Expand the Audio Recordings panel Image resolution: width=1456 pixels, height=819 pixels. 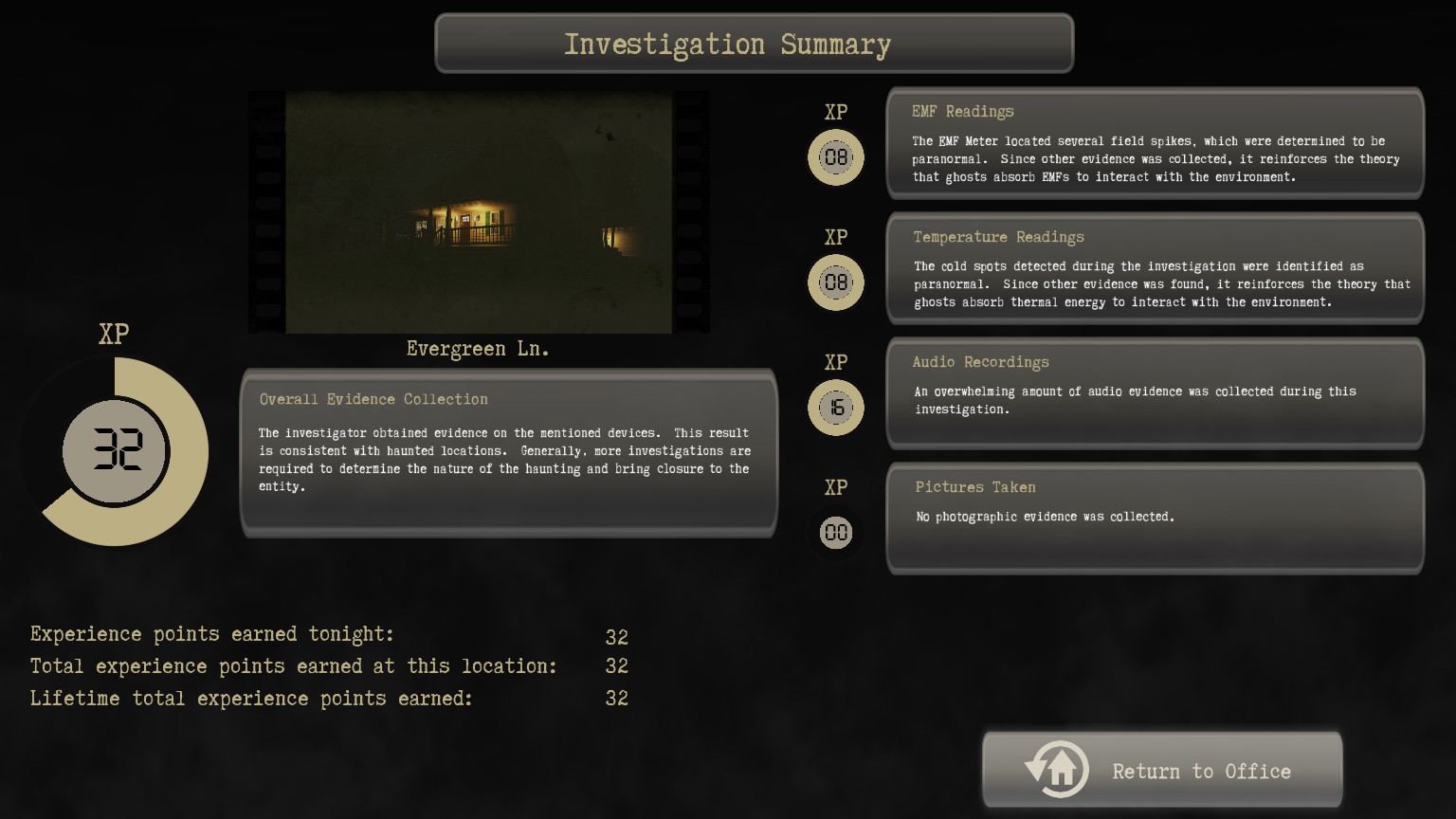click(1155, 392)
